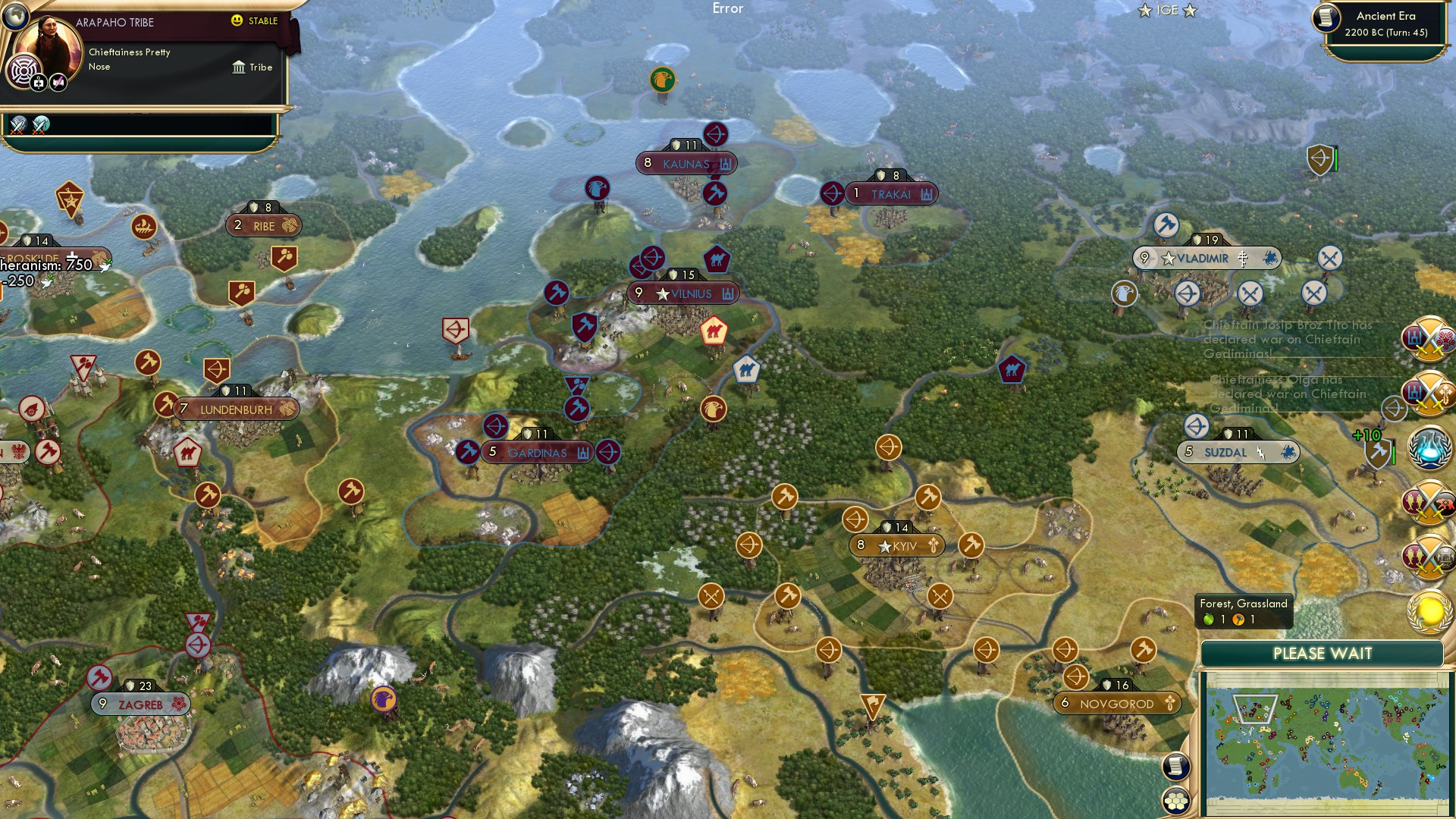This screenshot has width=1456, height=819.
Task: Click the pink quill icon under the leader portrait
Action: point(58,82)
